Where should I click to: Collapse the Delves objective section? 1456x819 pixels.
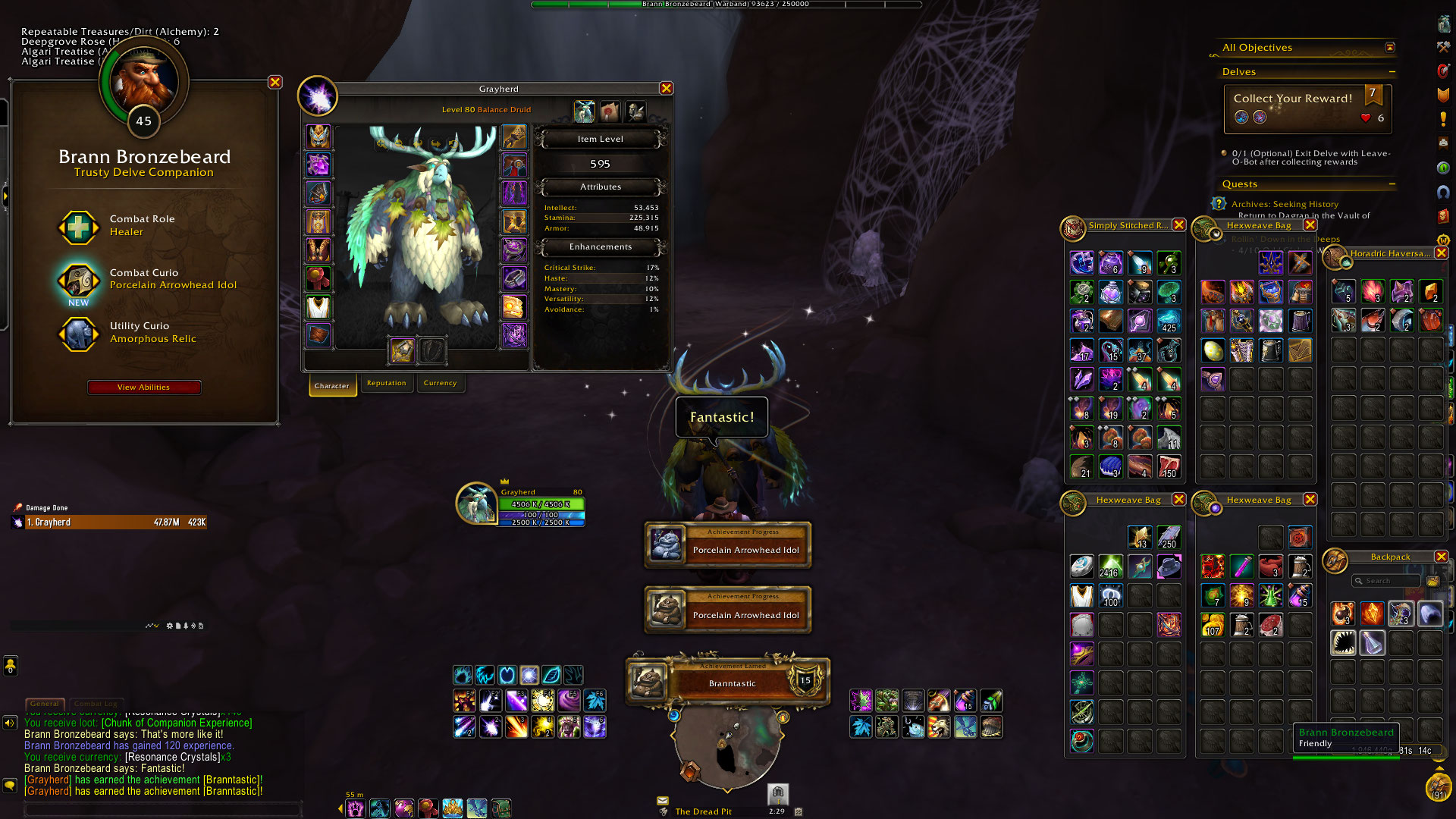pyautogui.click(x=1392, y=72)
